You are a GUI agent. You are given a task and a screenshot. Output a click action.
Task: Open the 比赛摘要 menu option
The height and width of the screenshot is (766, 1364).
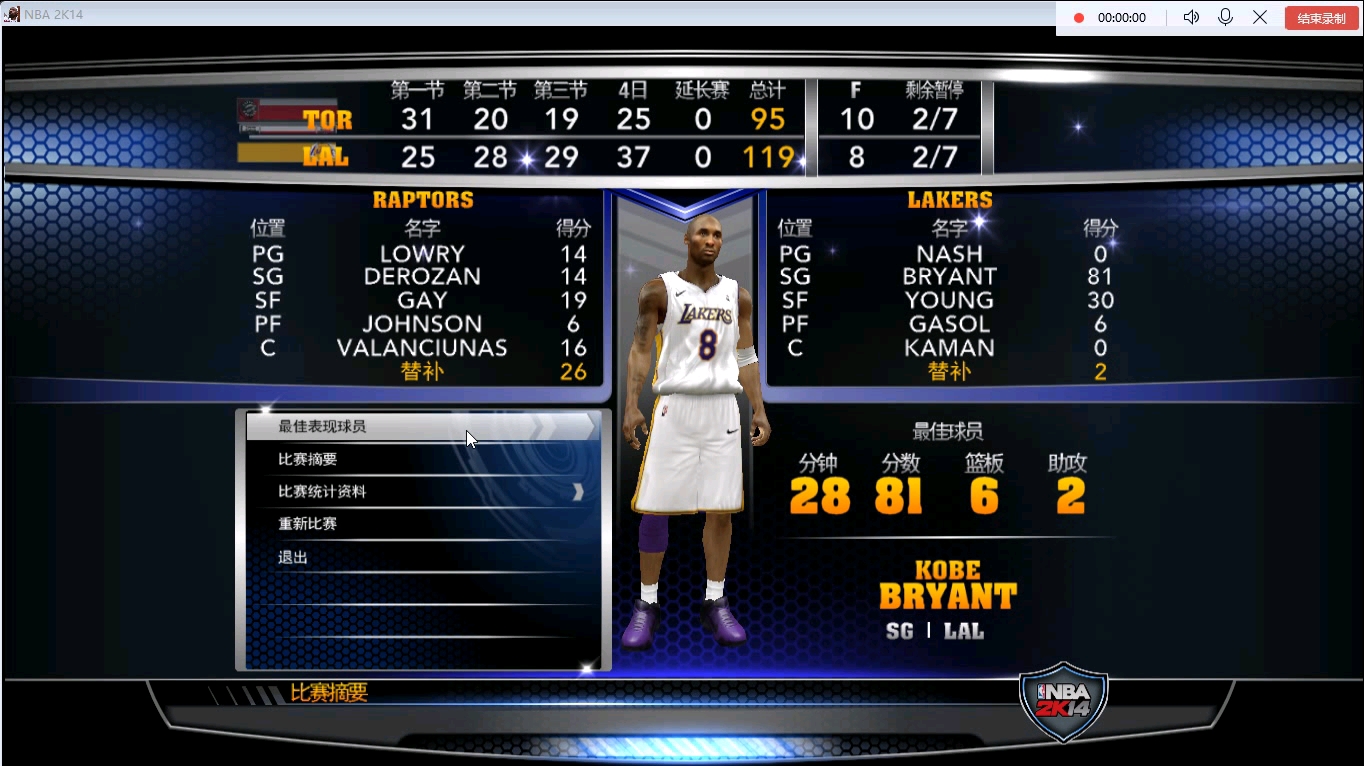pos(308,460)
